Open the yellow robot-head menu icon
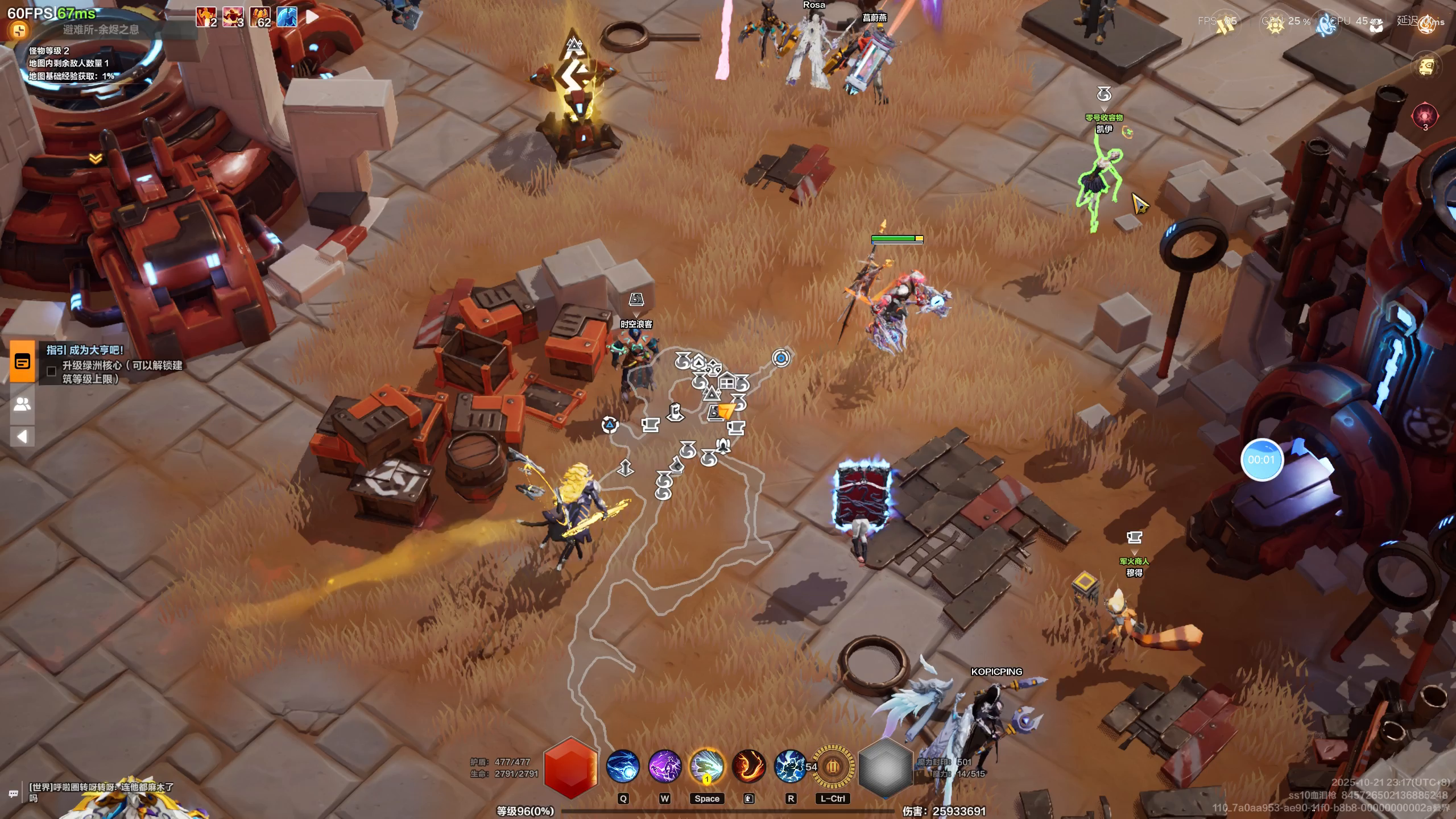The height and width of the screenshot is (819, 1456). pyautogui.click(x=1426, y=67)
